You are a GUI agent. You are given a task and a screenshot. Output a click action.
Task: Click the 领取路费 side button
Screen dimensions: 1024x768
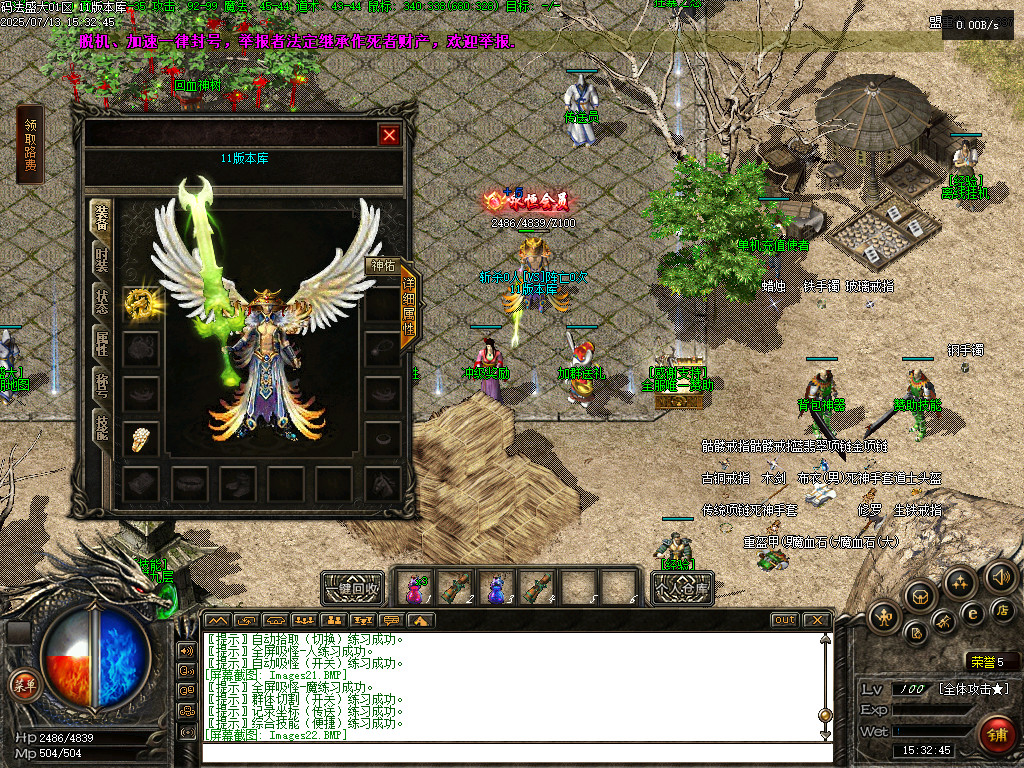pyautogui.click(x=30, y=144)
